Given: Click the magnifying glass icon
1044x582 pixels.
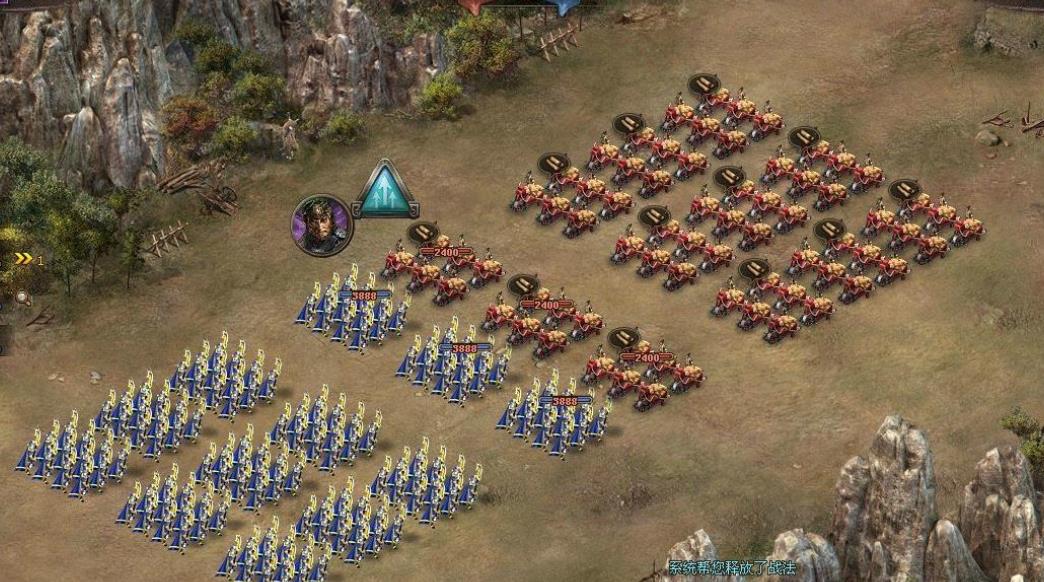Looking at the screenshot, I should coord(22,297).
